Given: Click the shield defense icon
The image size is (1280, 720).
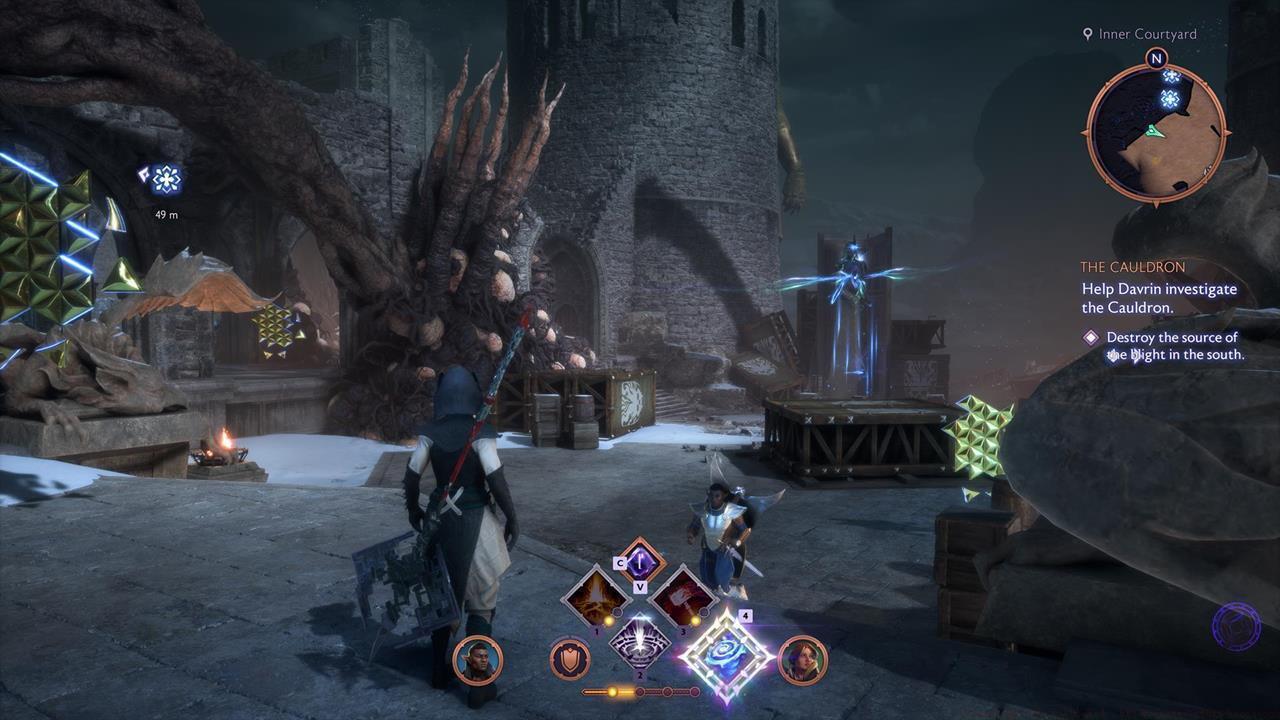Looking at the screenshot, I should pyautogui.click(x=569, y=659).
